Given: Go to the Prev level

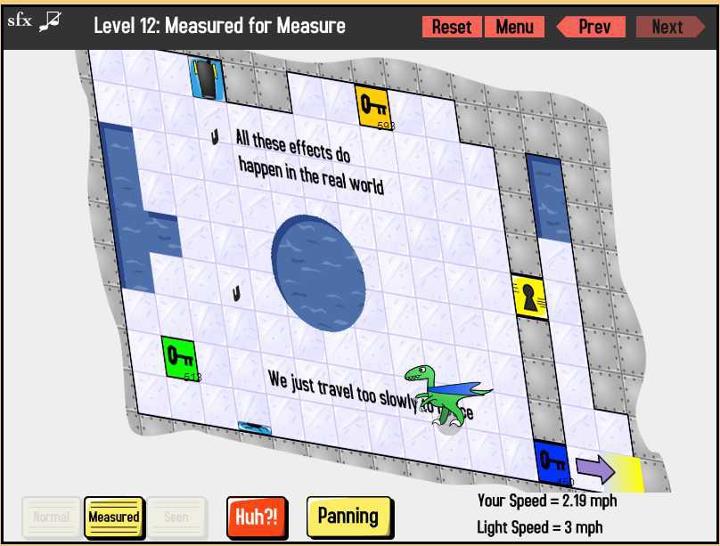Looking at the screenshot, I should 591,27.
